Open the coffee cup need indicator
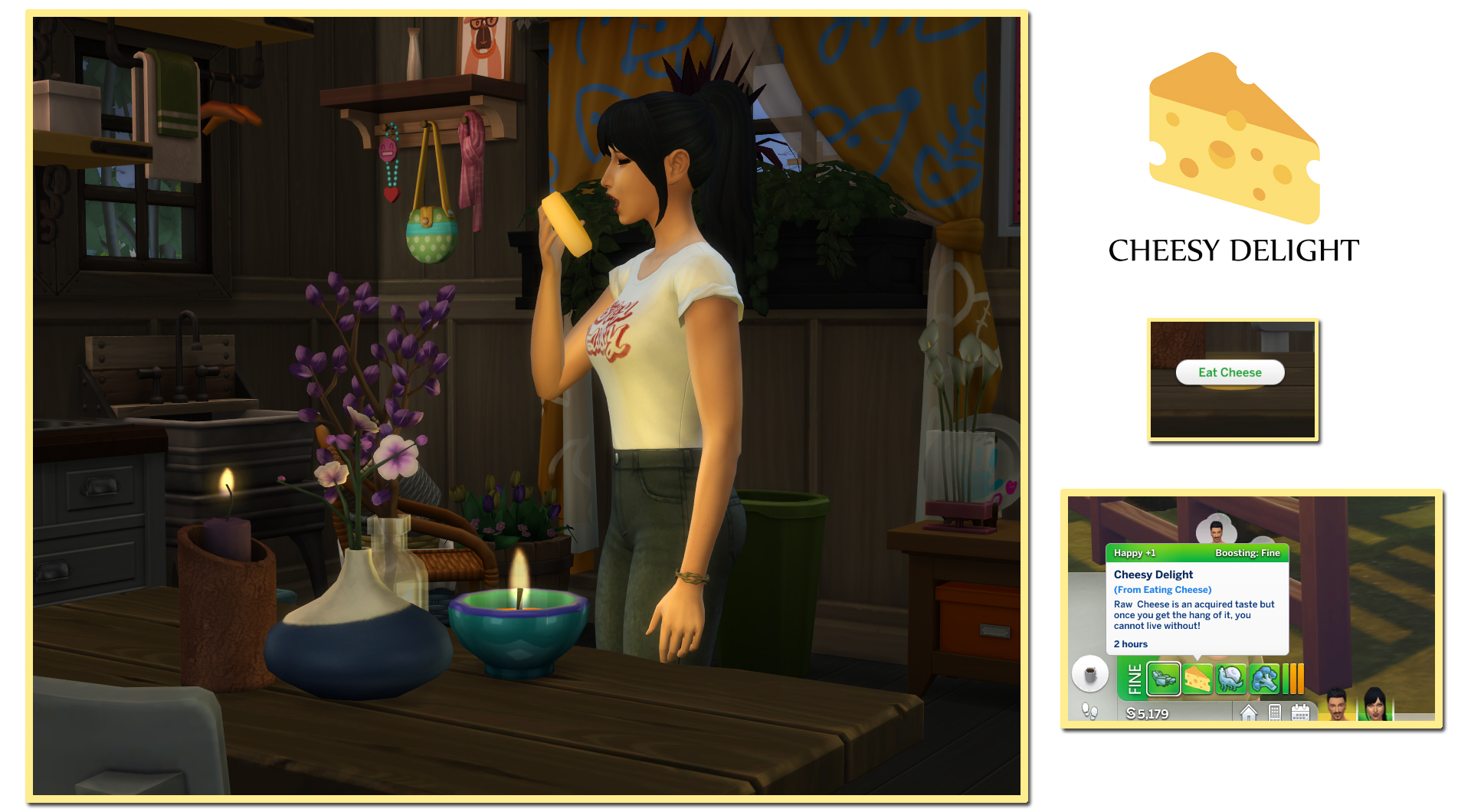 (x=1090, y=673)
